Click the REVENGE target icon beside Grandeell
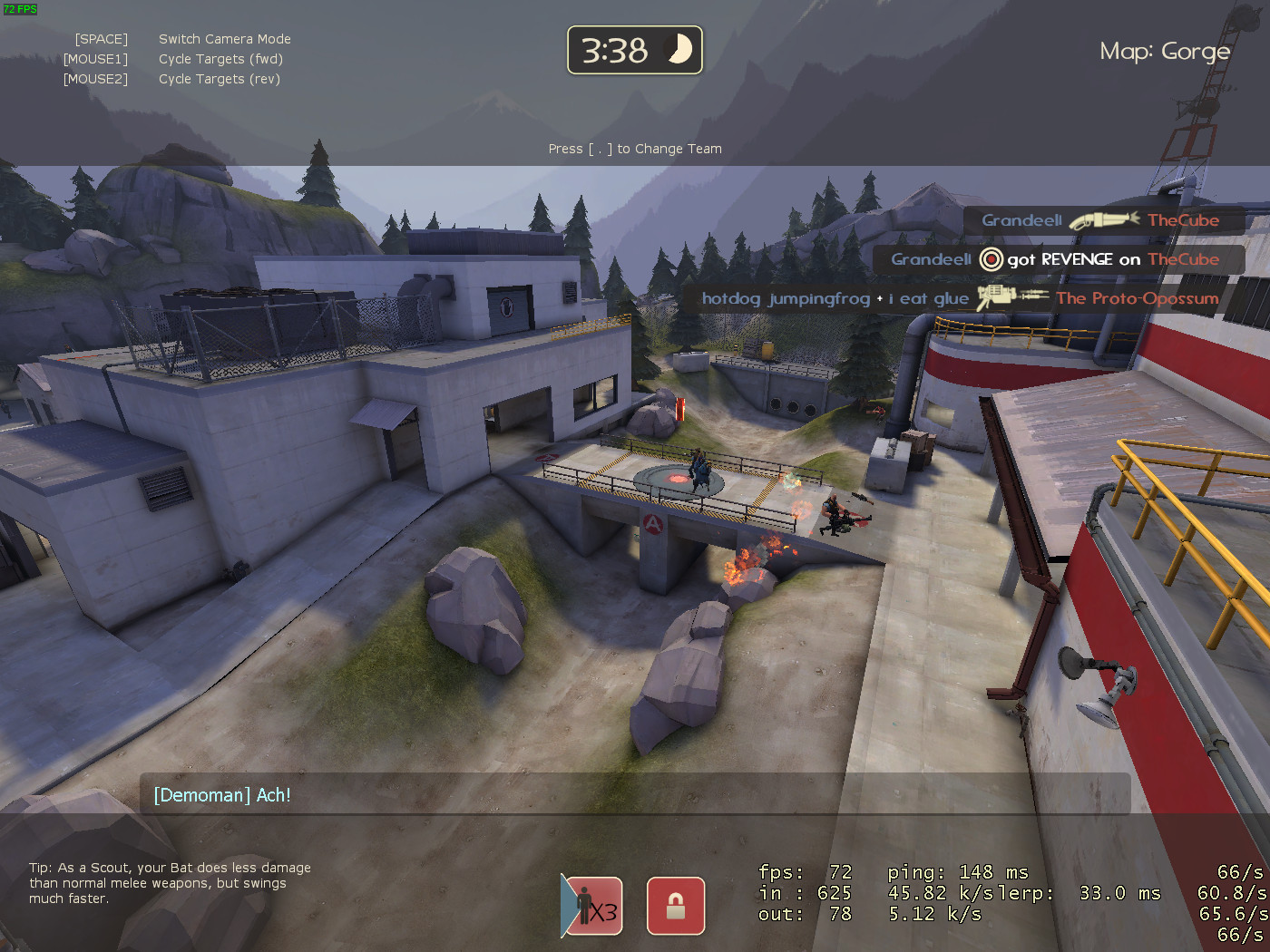Screen dimensions: 1270x952 tap(990, 259)
